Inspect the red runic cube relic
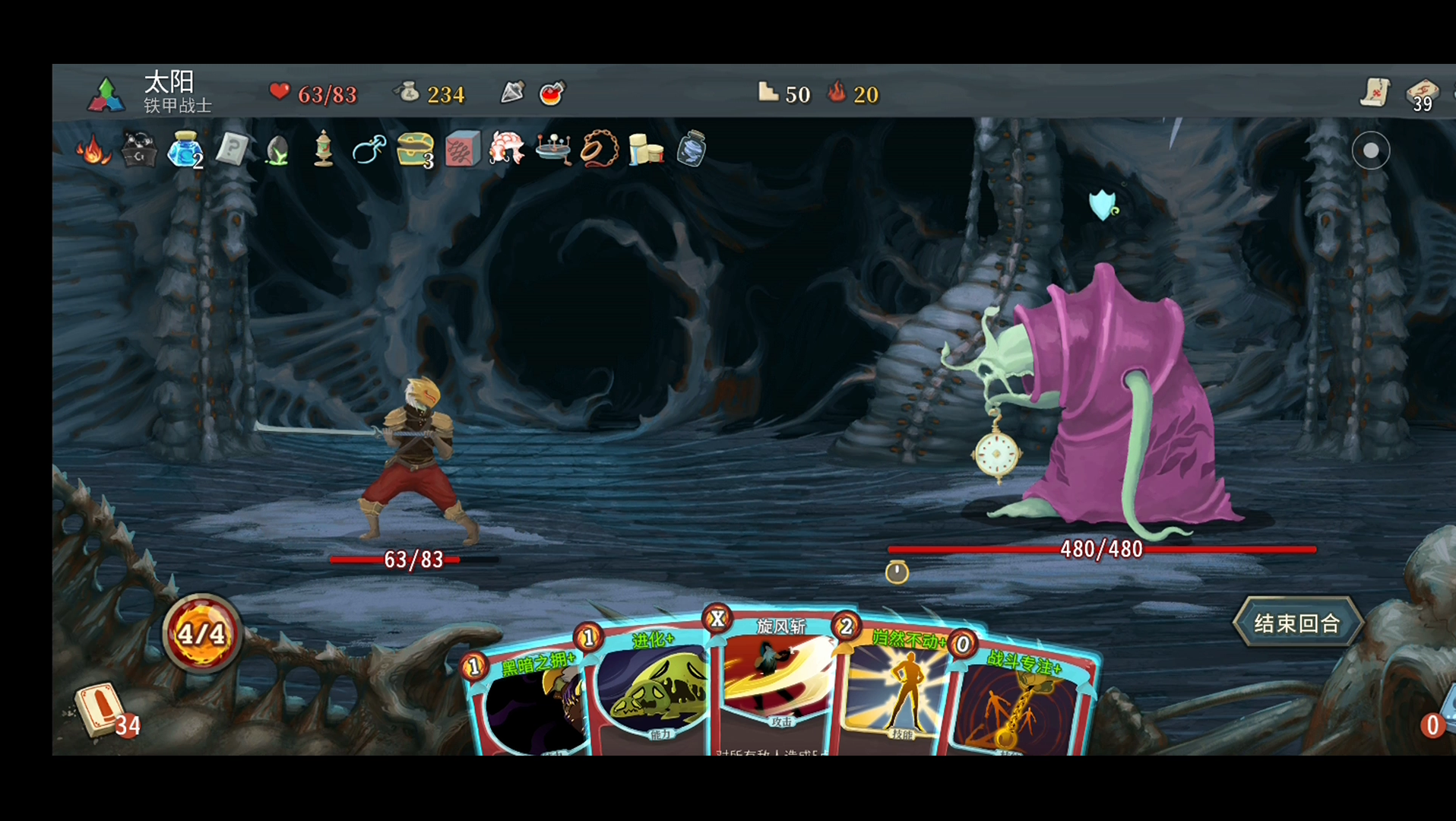Screen dimensions: 1456x821 462,149
